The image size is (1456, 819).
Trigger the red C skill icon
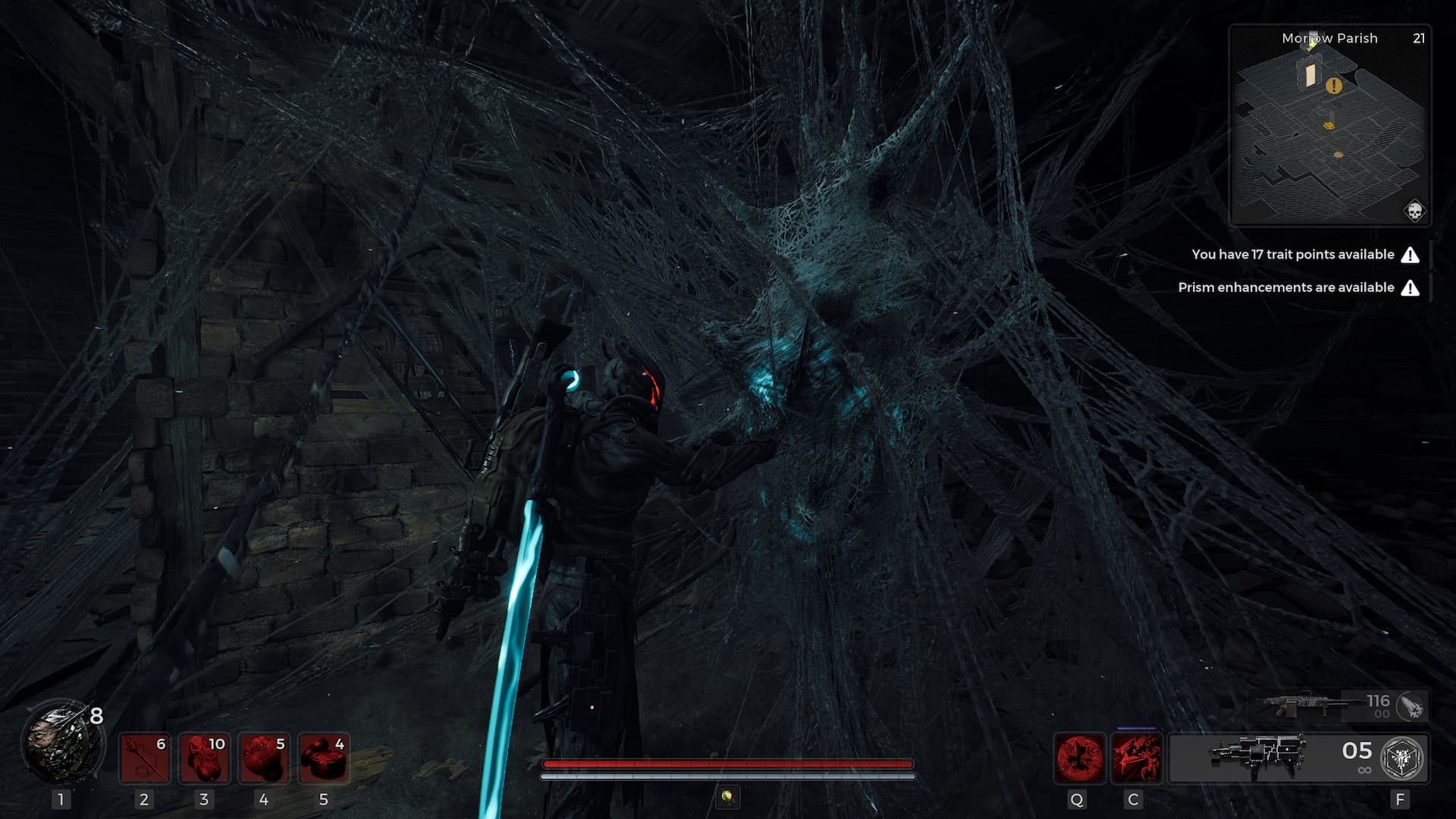[1135, 758]
